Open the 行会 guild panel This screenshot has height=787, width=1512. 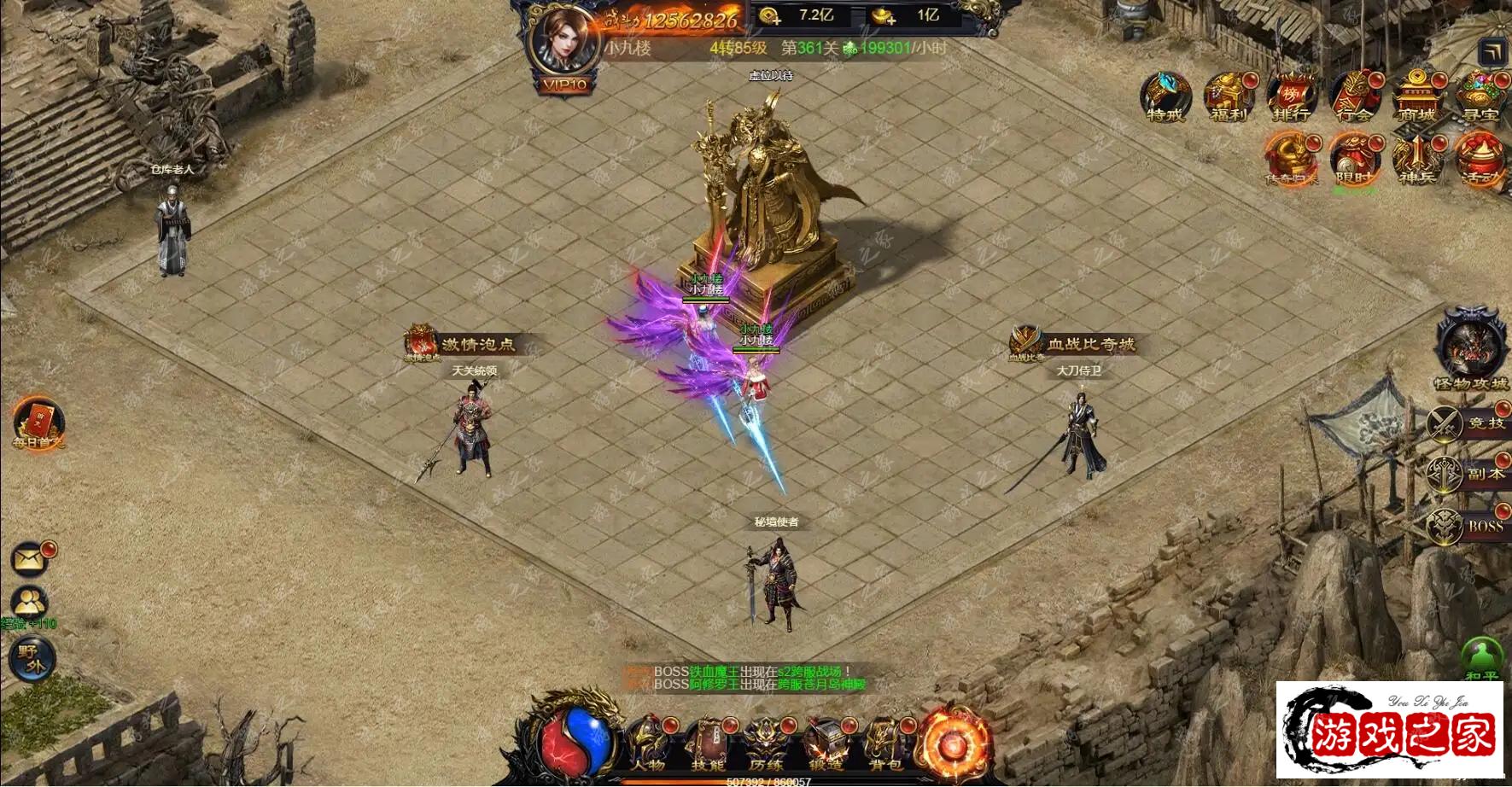pos(1354,96)
